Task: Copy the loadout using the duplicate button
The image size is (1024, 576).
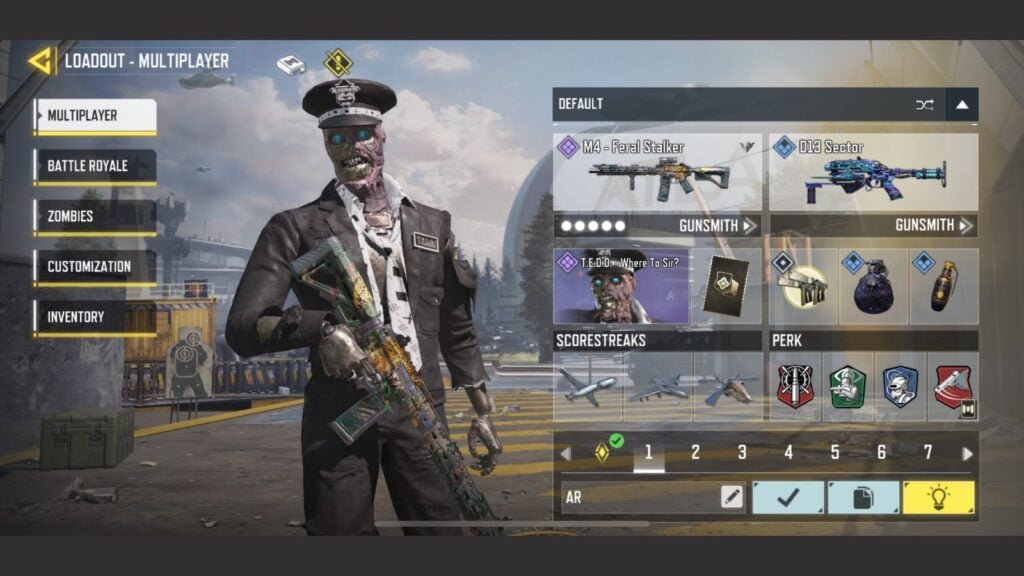Action: pyautogui.click(x=863, y=497)
